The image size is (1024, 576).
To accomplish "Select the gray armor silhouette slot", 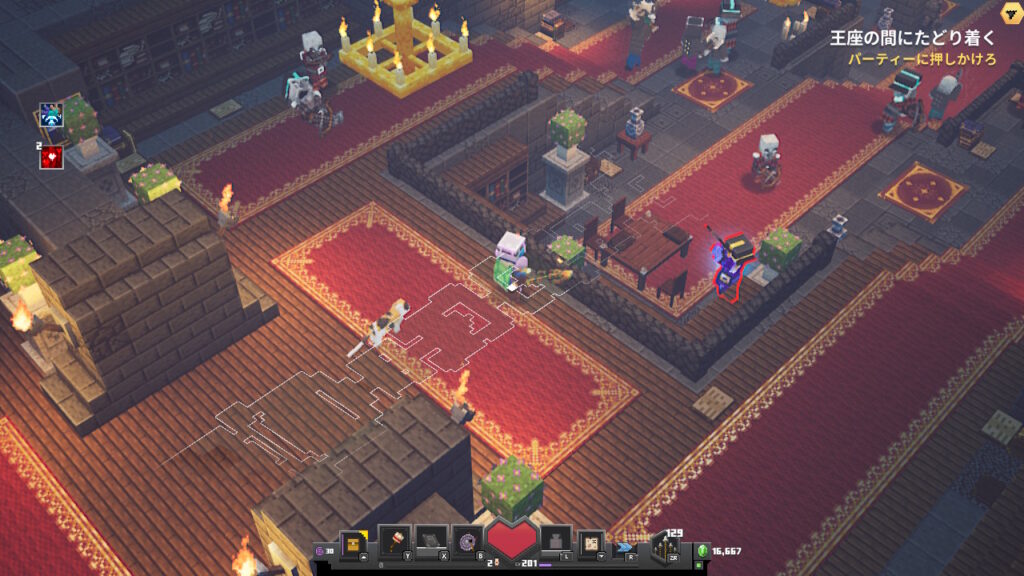I will tap(556, 541).
